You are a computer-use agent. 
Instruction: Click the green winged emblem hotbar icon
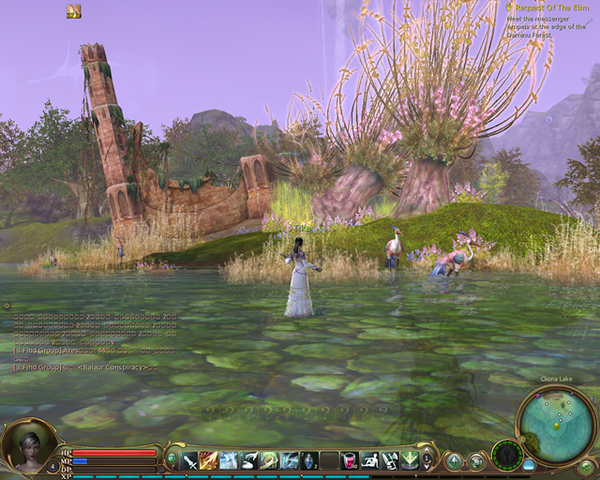(409, 460)
